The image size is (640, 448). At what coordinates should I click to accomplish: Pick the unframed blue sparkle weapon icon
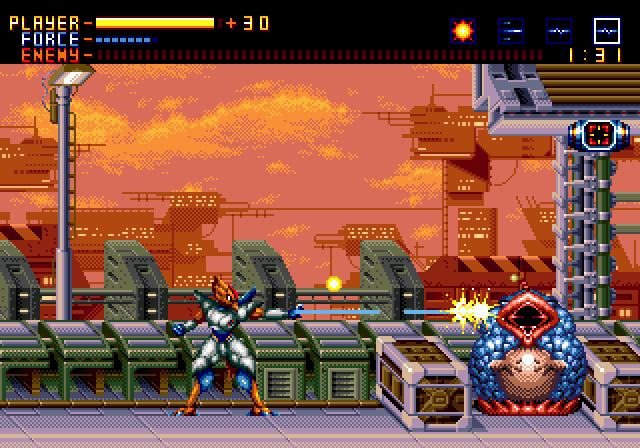[558, 30]
